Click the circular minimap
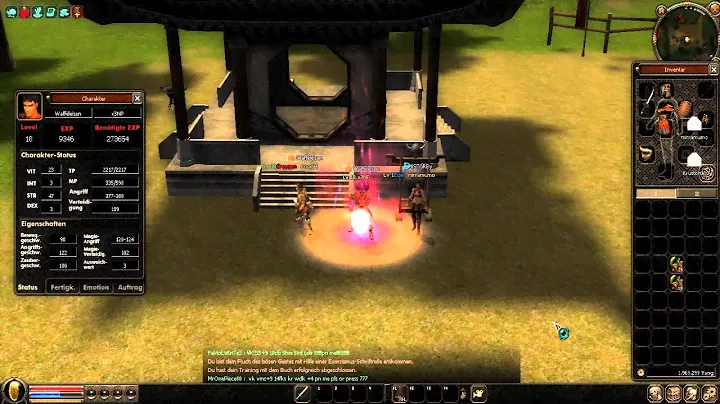 click(684, 30)
